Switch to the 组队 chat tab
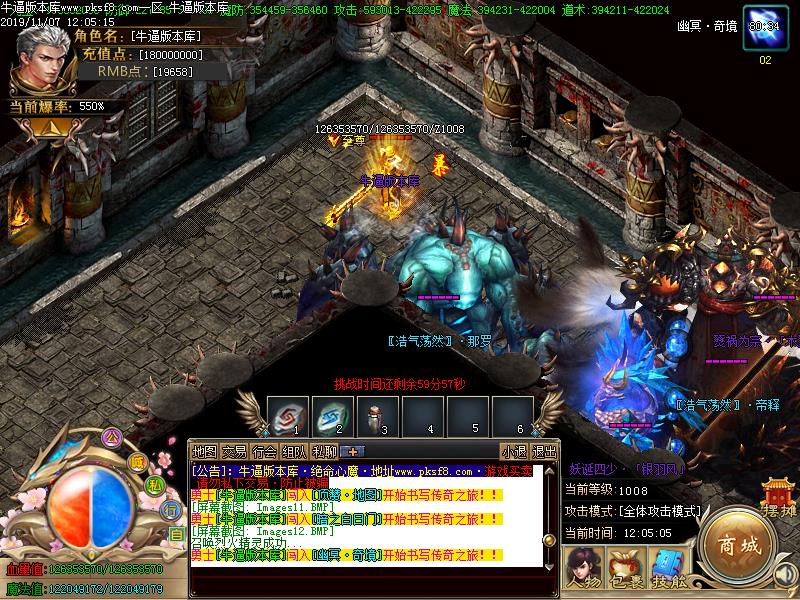The height and width of the screenshot is (600, 800). click(294, 451)
